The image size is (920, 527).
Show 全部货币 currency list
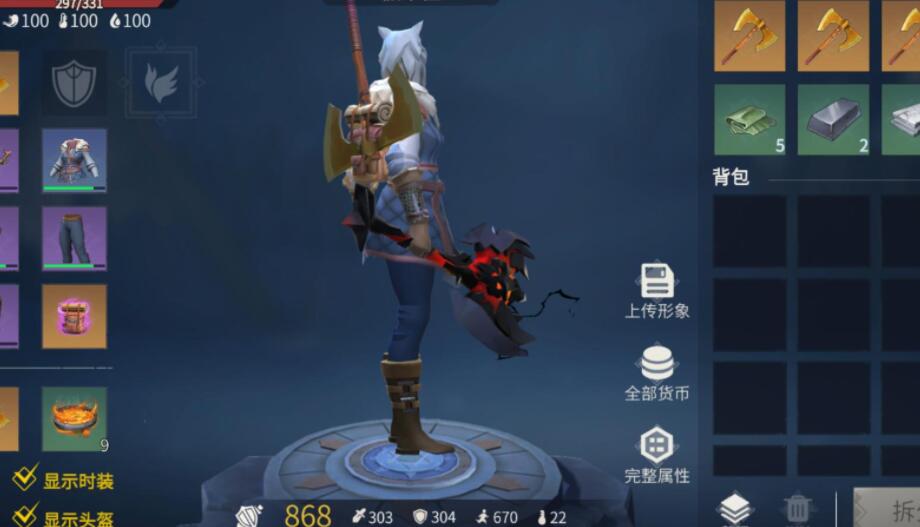tap(657, 373)
